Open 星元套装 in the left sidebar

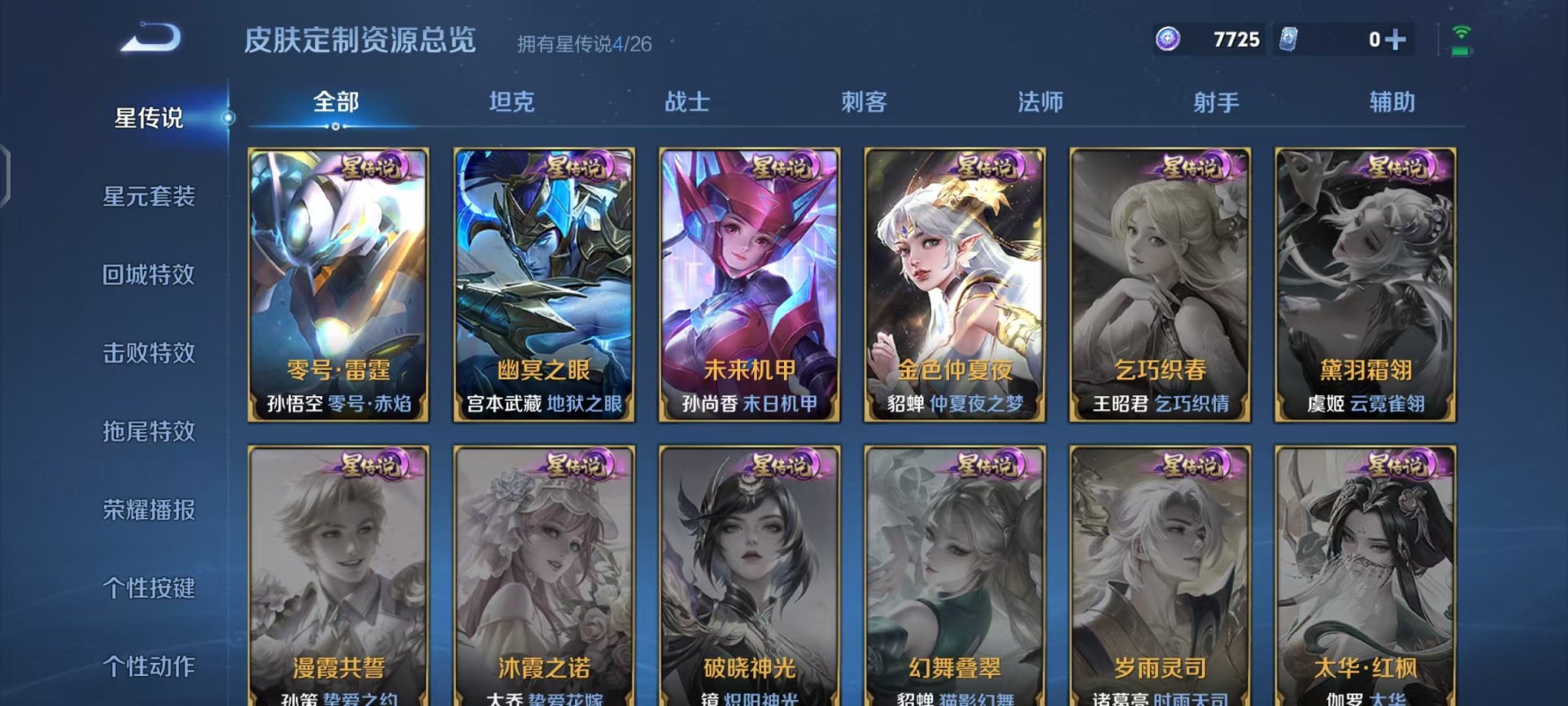coord(150,198)
